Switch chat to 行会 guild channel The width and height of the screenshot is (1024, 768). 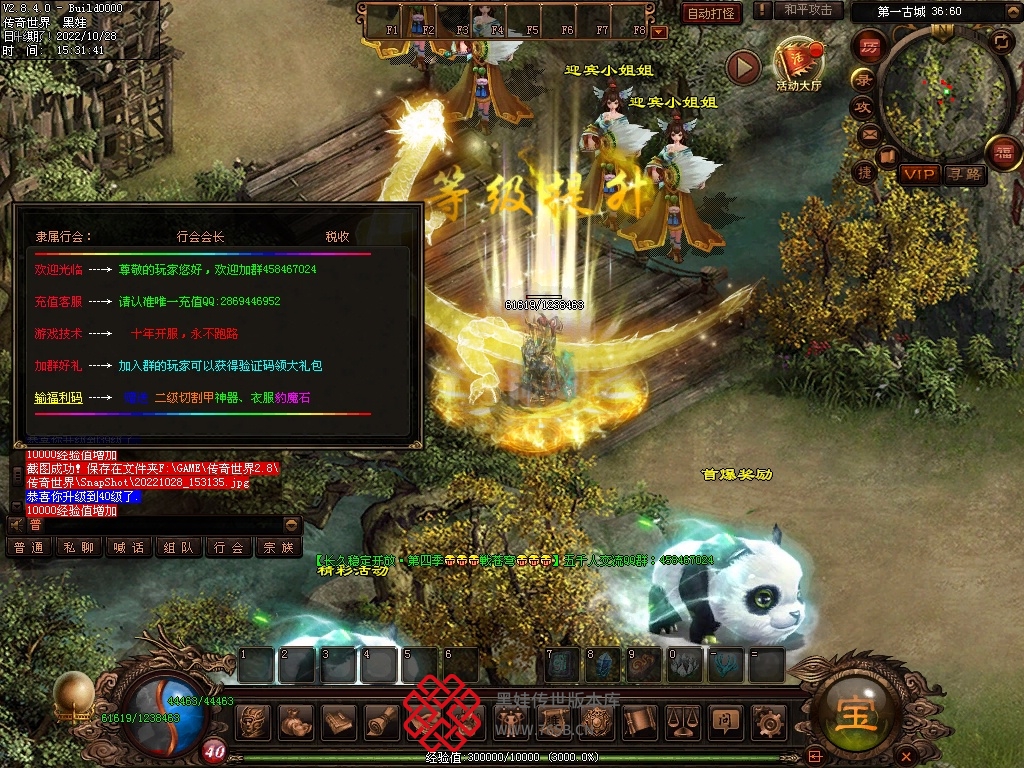(x=229, y=548)
